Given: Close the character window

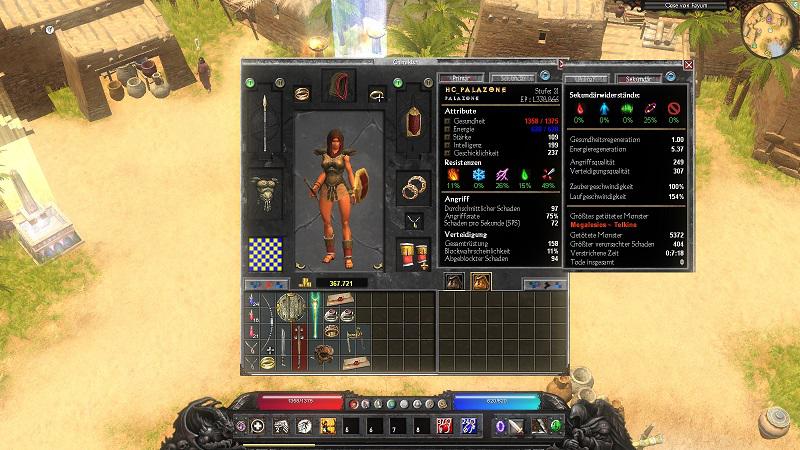Looking at the screenshot, I should click(688, 64).
